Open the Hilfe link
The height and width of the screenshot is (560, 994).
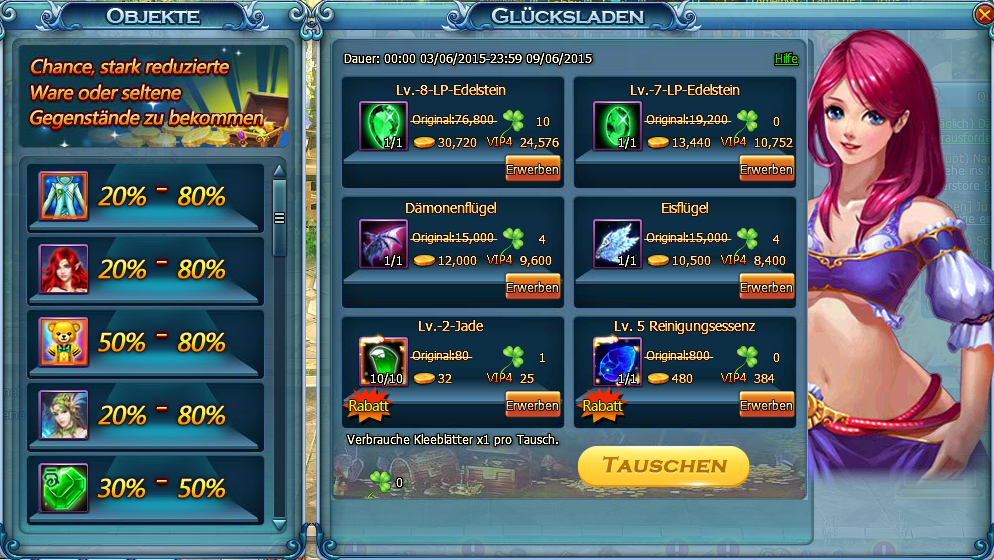[786, 59]
